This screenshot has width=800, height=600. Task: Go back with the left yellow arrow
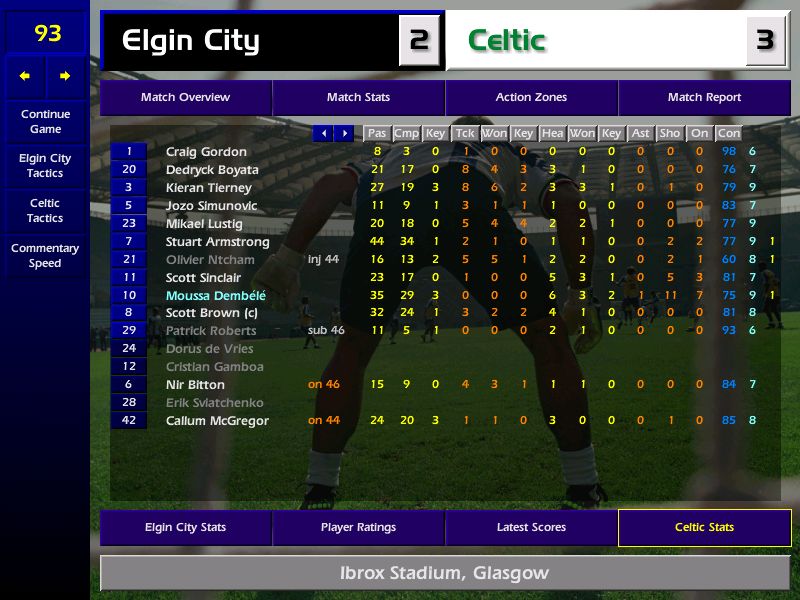click(x=25, y=76)
